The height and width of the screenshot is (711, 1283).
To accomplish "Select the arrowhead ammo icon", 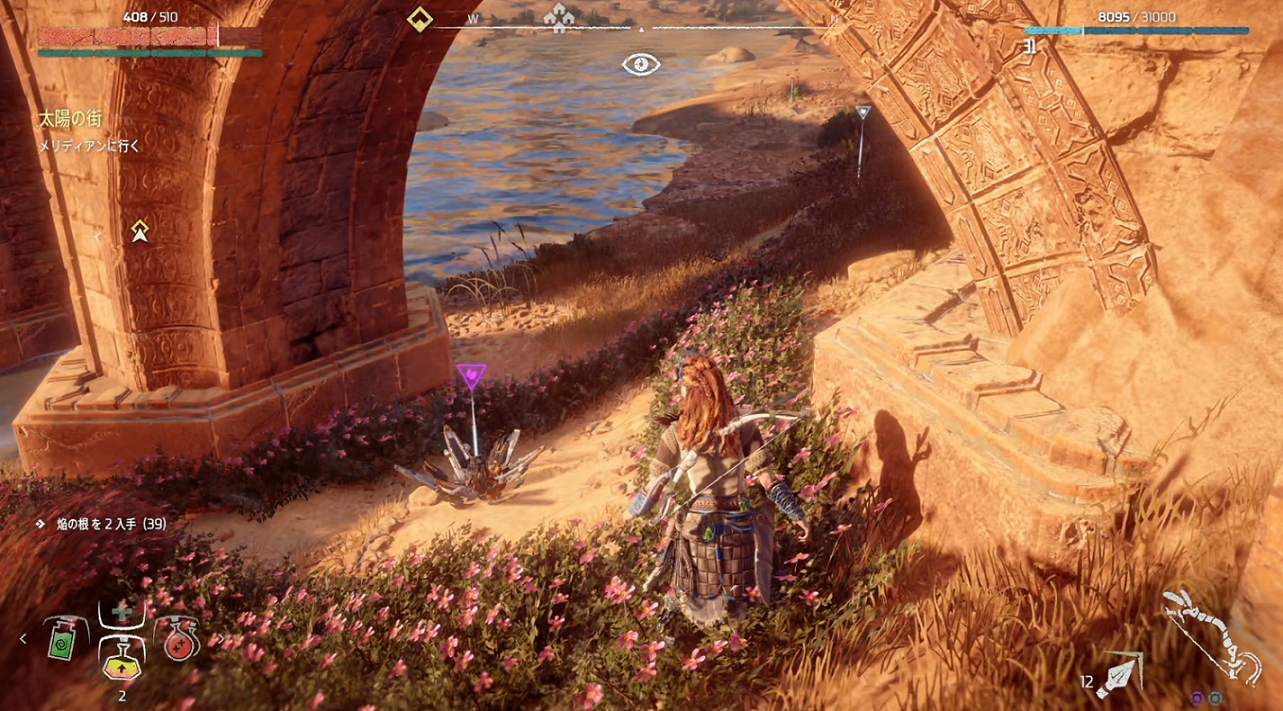I will click(x=1119, y=675).
